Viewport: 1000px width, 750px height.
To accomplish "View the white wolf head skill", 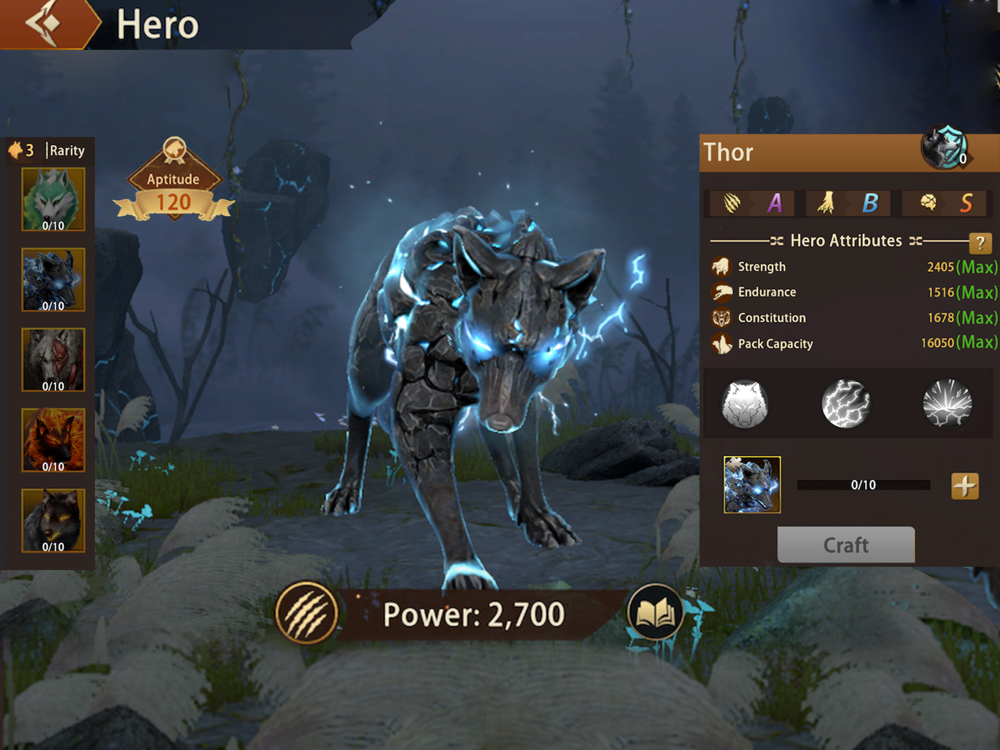I will click(746, 404).
